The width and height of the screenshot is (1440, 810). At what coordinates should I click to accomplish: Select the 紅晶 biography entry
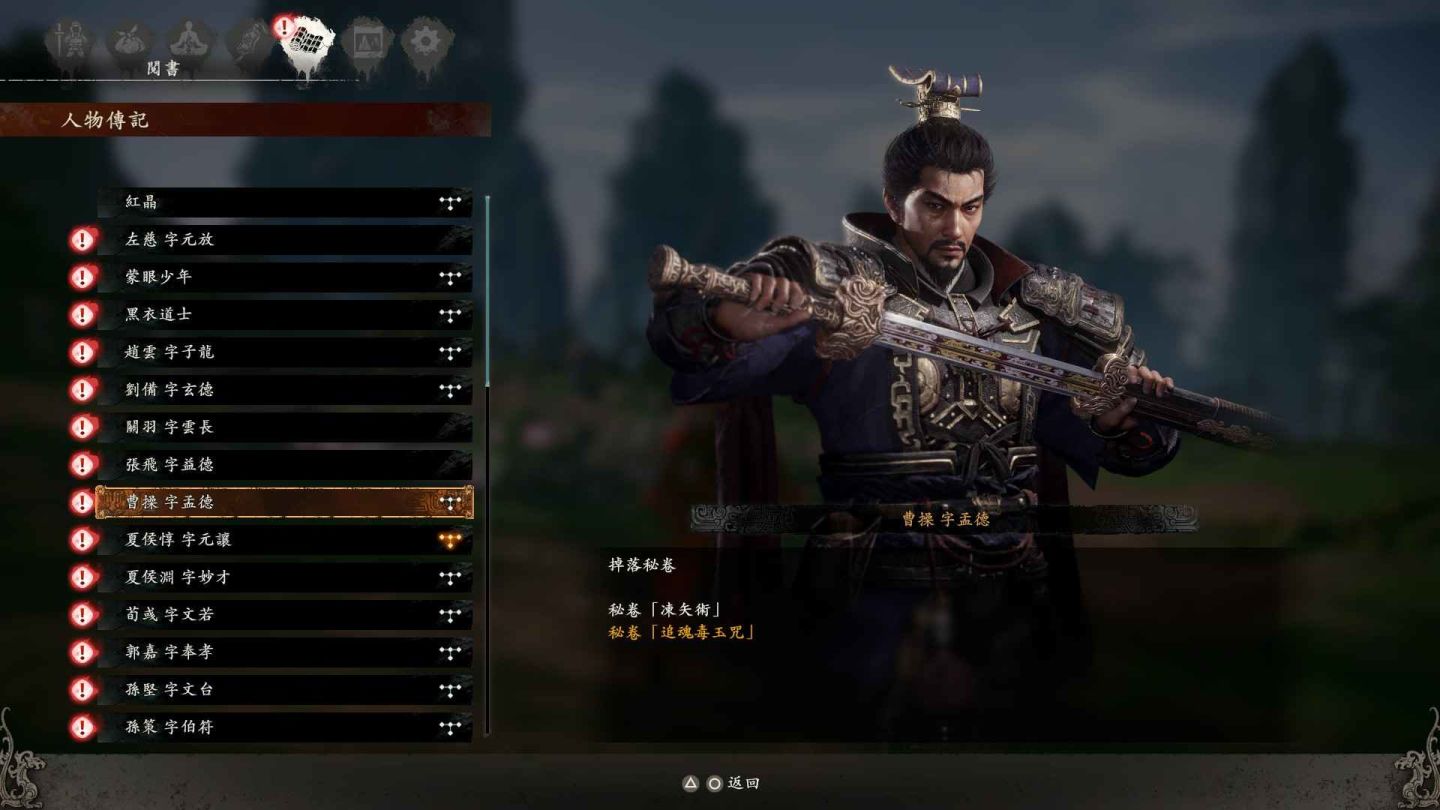tap(284, 202)
